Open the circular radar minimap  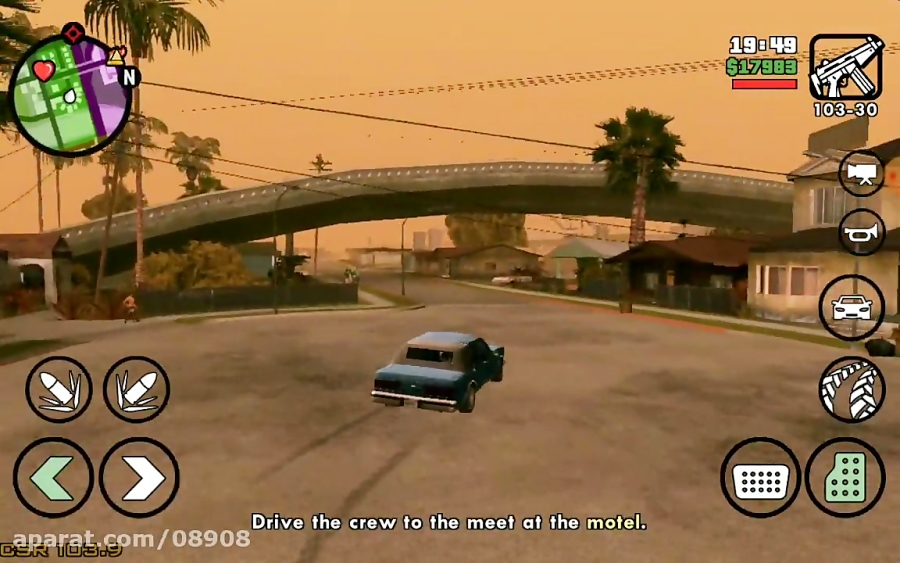[x=69, y=97]
